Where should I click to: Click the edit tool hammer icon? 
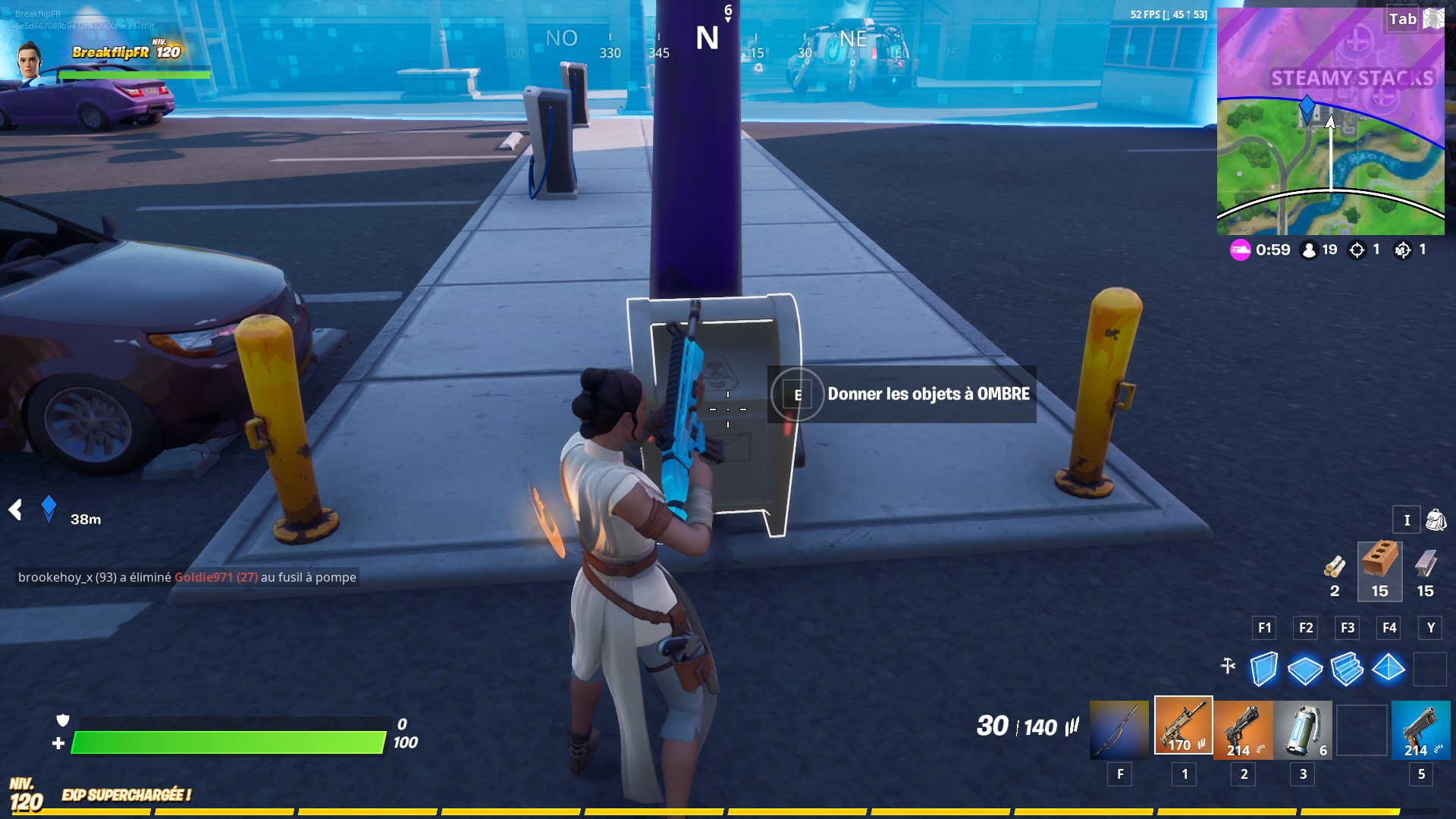click(1226, 664)
